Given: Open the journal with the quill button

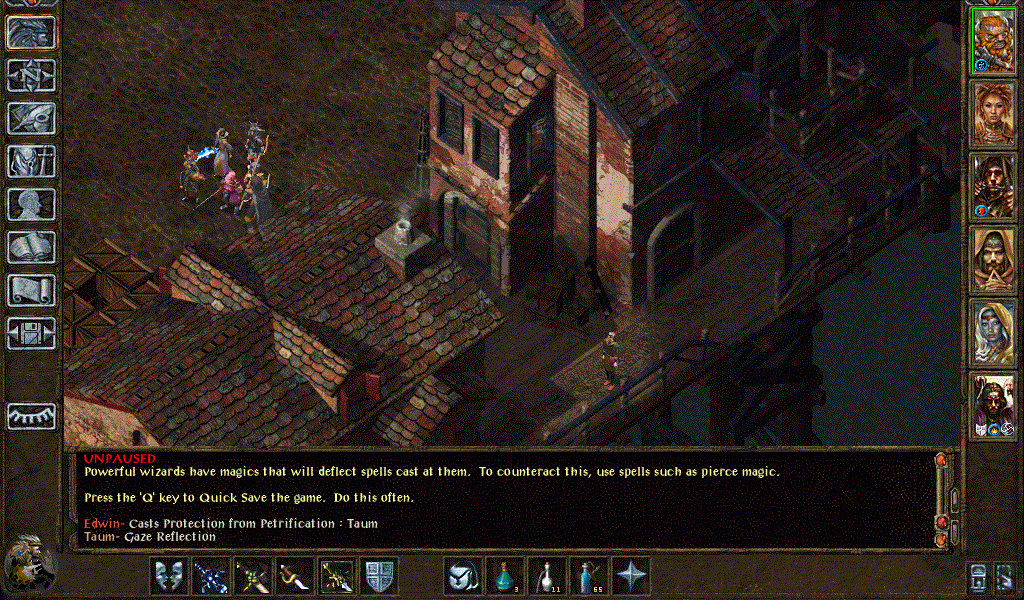Looking at the screenshot, I should click(x=31, y=118).
